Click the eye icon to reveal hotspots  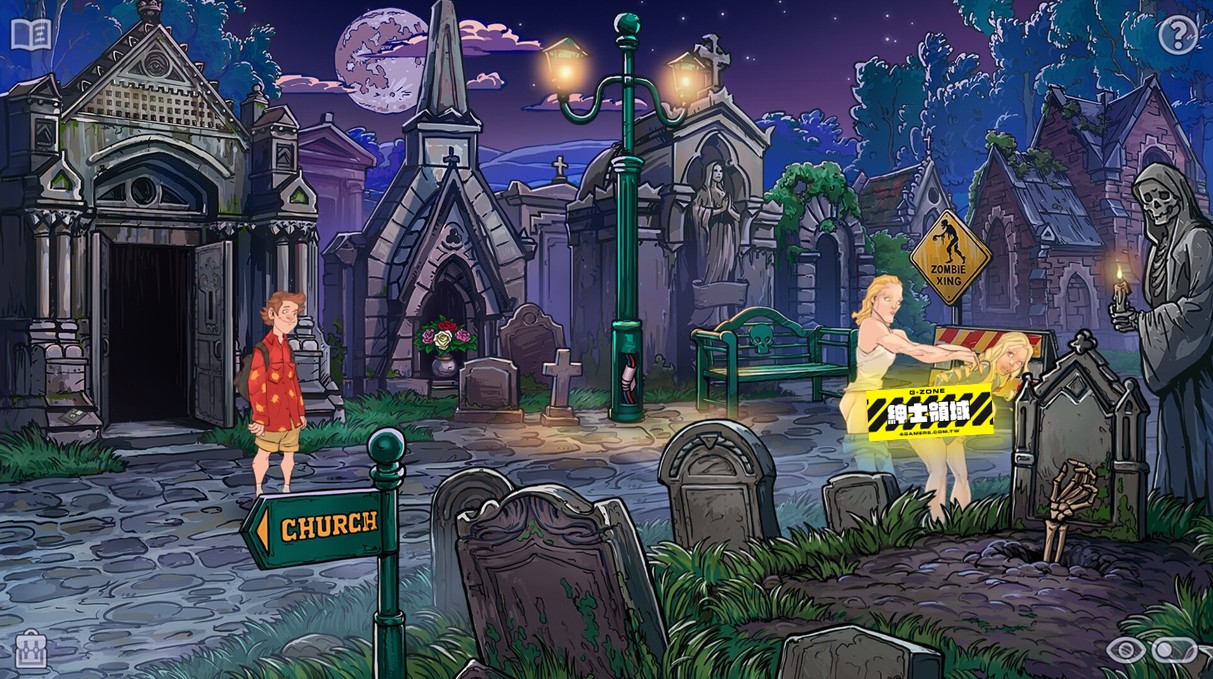coord(1126,651)
